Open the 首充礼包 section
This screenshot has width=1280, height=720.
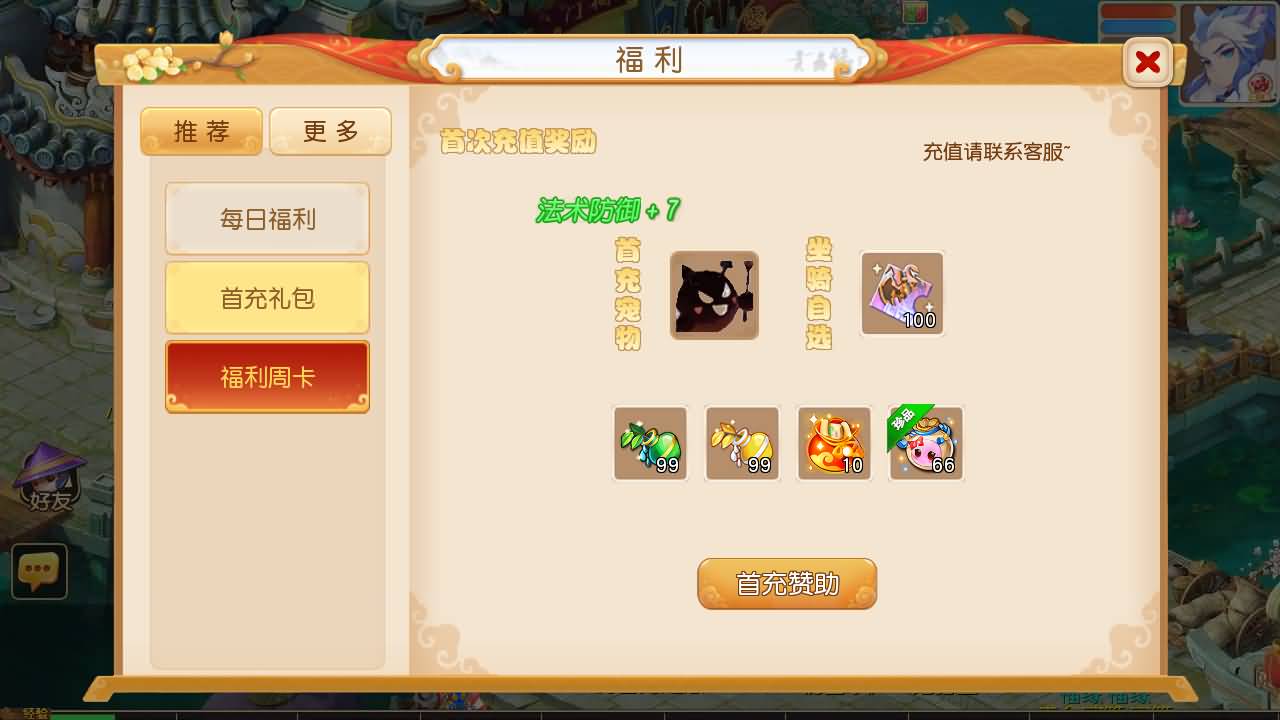coord(267,297)
